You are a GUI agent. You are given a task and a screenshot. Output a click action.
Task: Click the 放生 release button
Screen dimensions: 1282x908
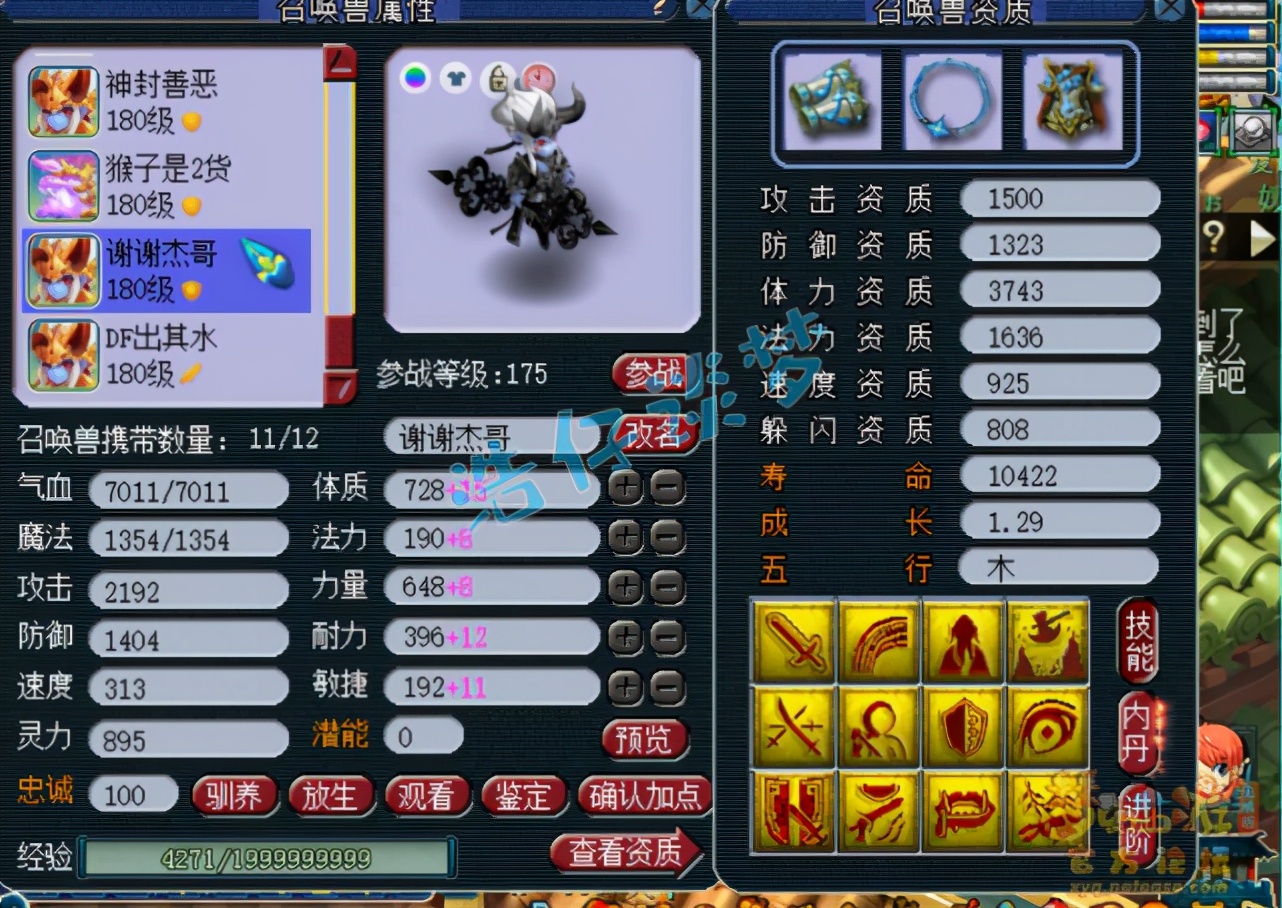(x=331, y=797)
